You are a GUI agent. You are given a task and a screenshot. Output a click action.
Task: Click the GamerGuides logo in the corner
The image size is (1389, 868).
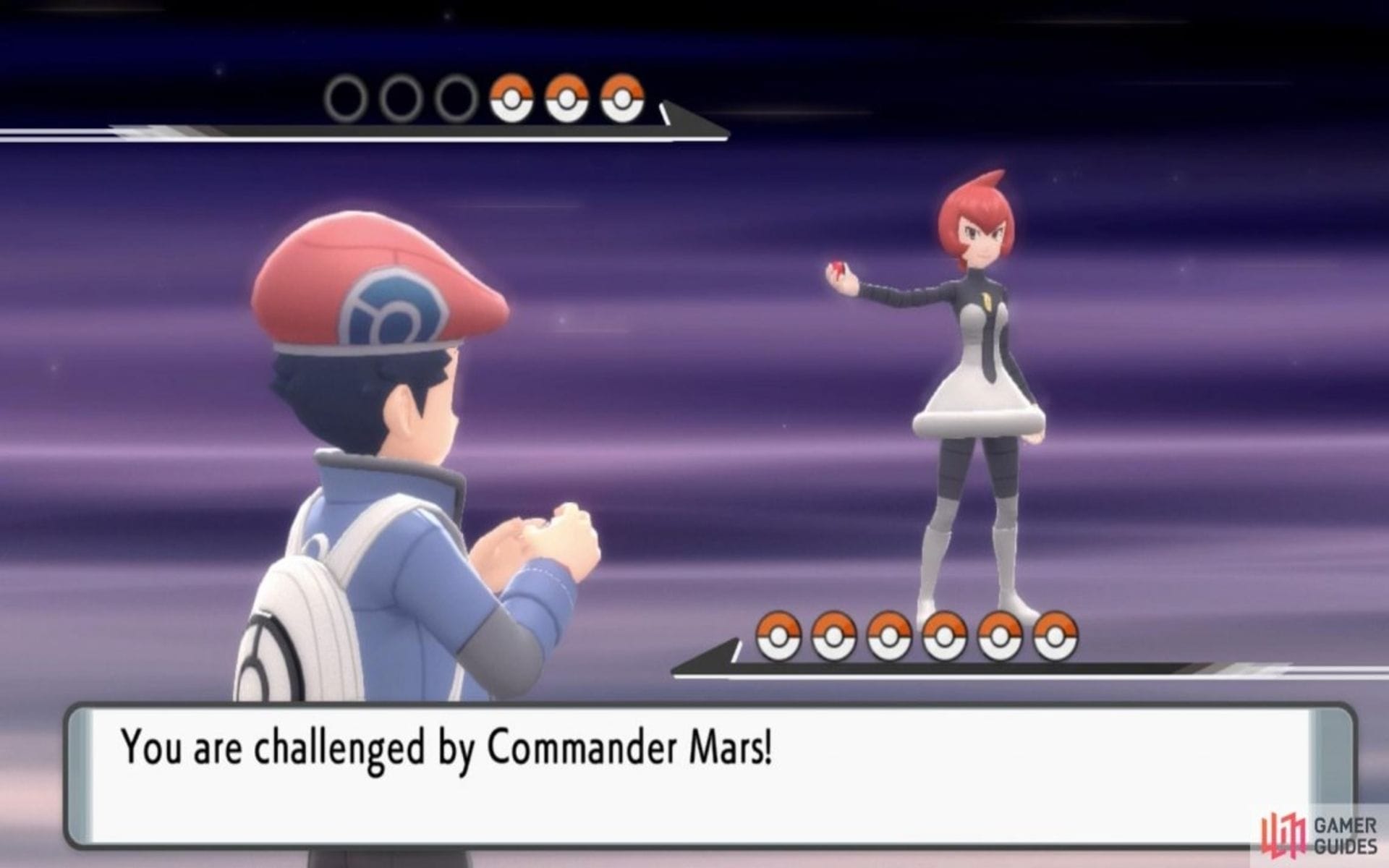coord(1282,832)
